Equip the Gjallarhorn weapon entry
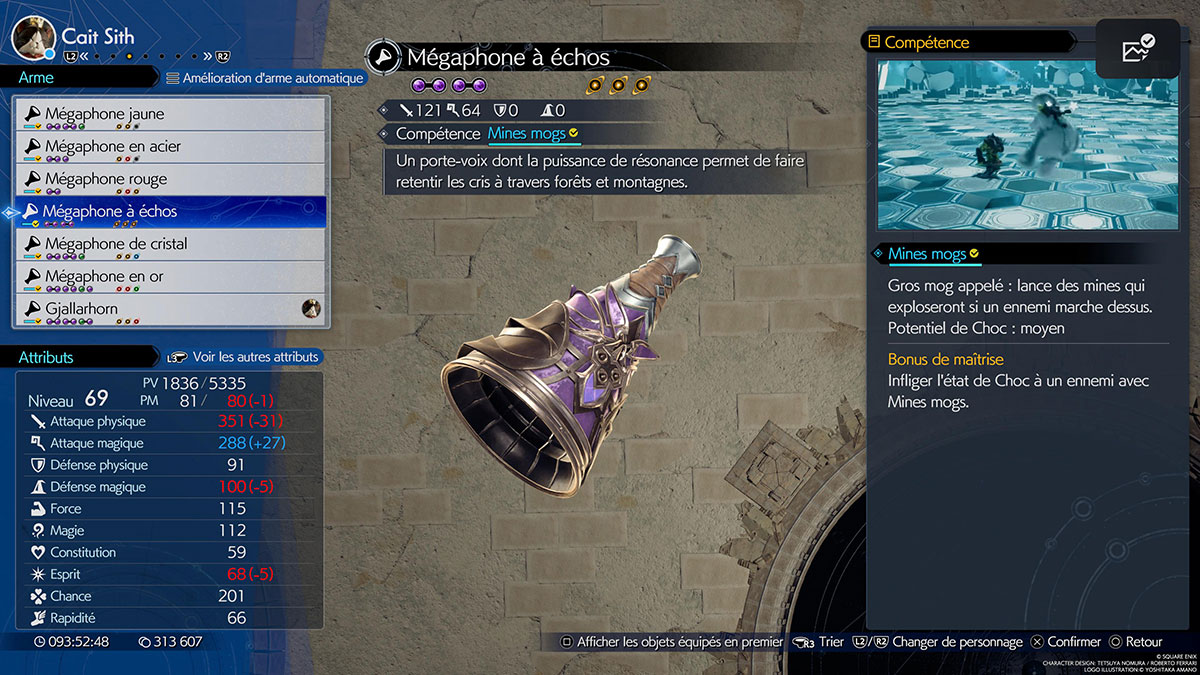This screenshot has height=675, width=1200. (170, 309)
